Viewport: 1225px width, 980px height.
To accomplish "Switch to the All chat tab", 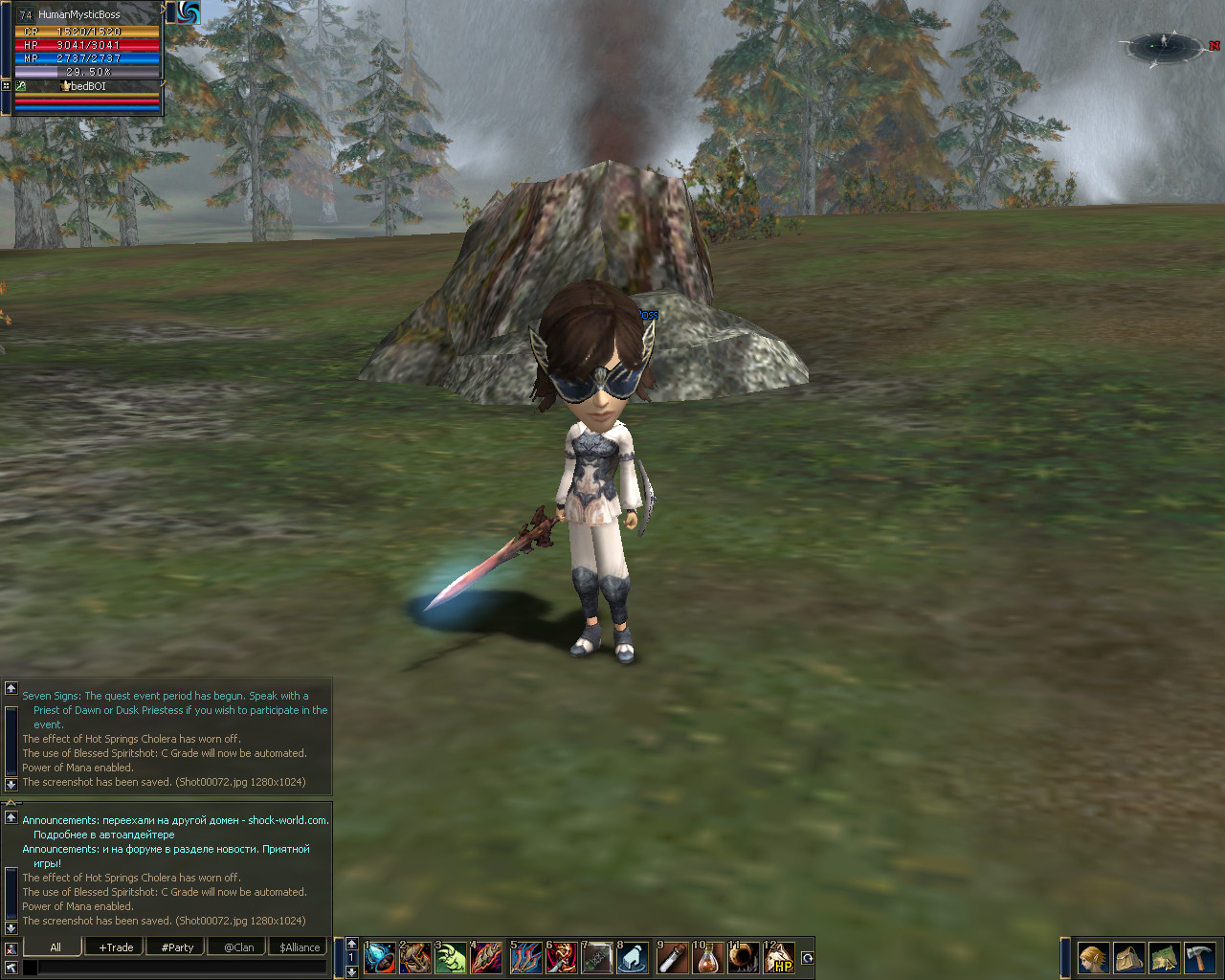I will pos(56,947).
